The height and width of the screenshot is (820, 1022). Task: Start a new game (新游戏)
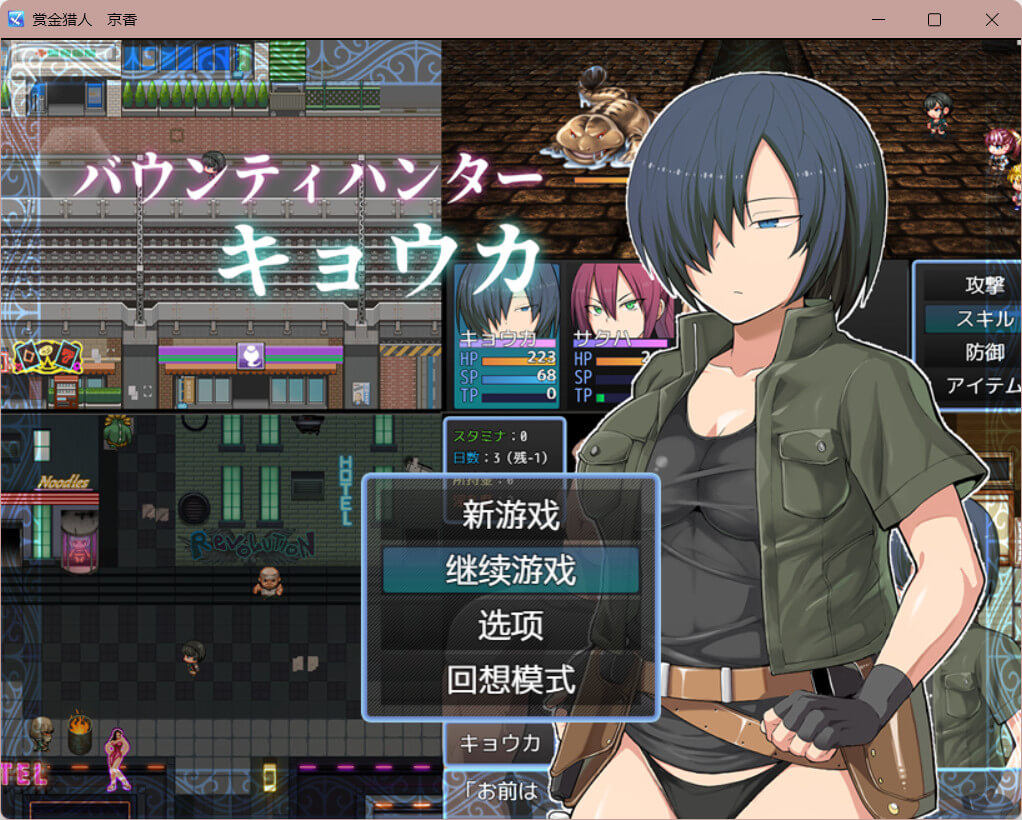coord(510,515)
